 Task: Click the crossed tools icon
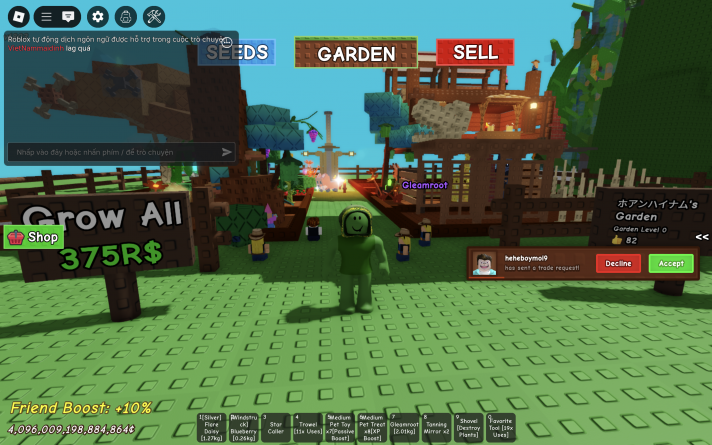coord(154,16)
